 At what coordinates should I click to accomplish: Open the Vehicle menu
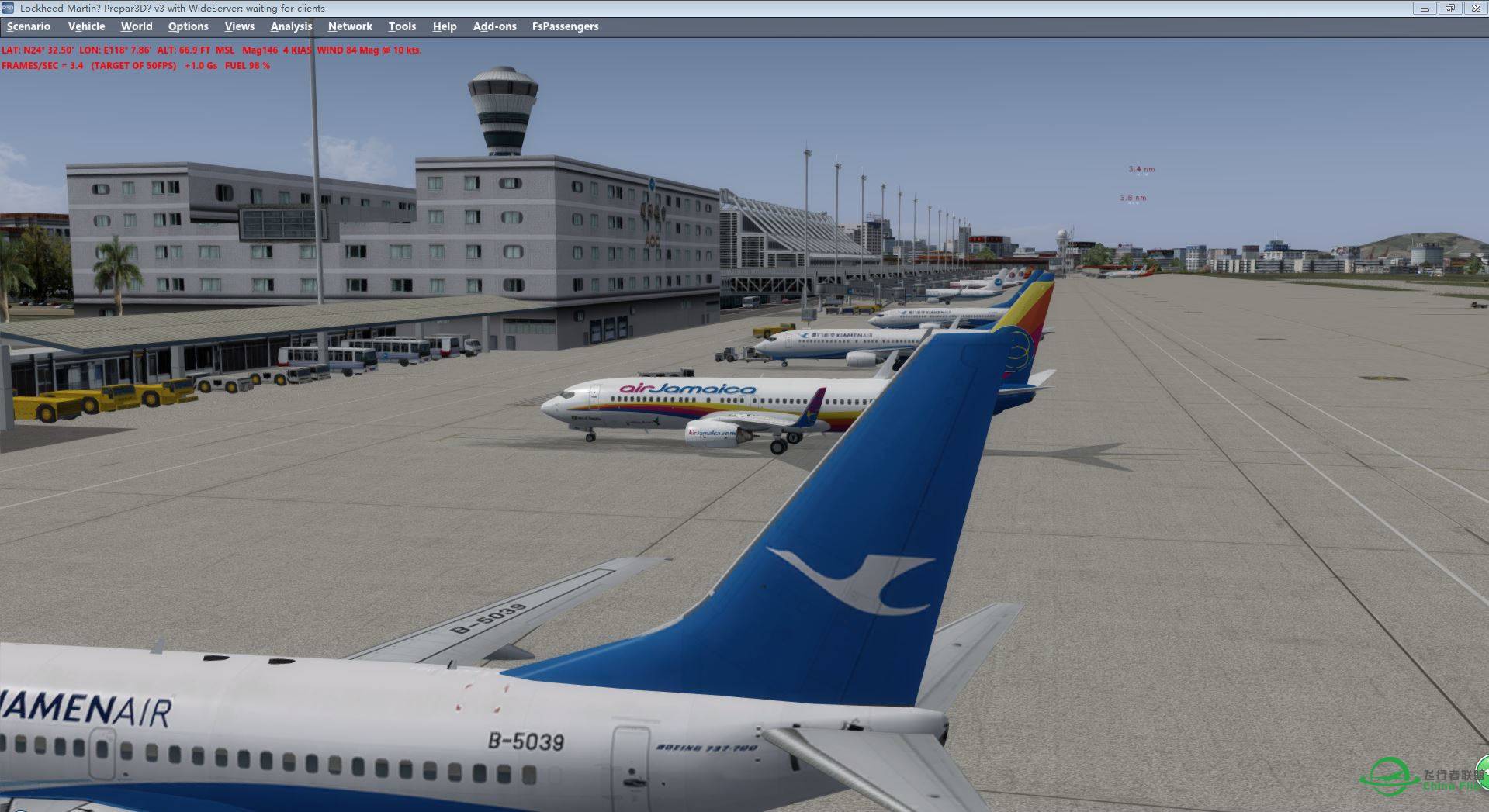point(87,26)
